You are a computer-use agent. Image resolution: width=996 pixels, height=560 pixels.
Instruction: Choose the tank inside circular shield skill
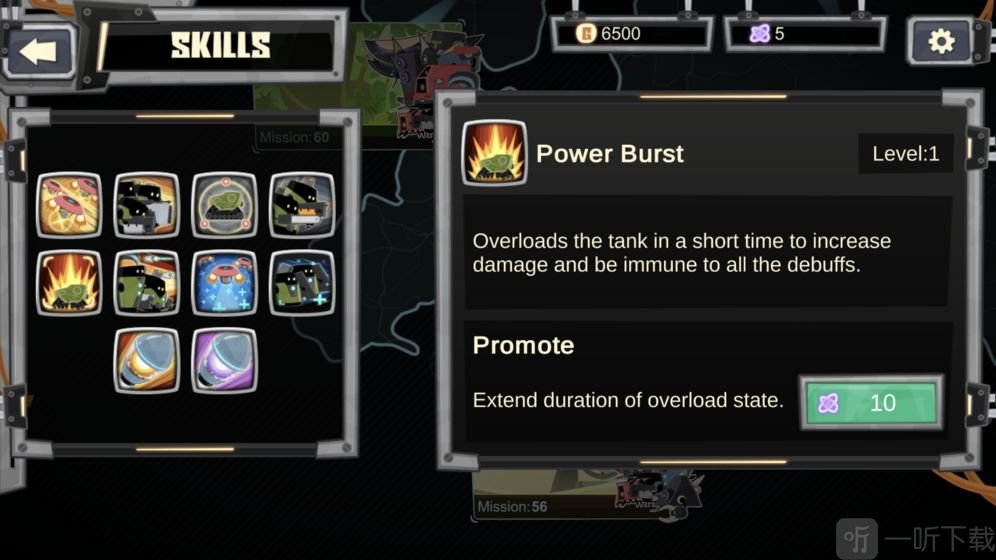(224, 205)
